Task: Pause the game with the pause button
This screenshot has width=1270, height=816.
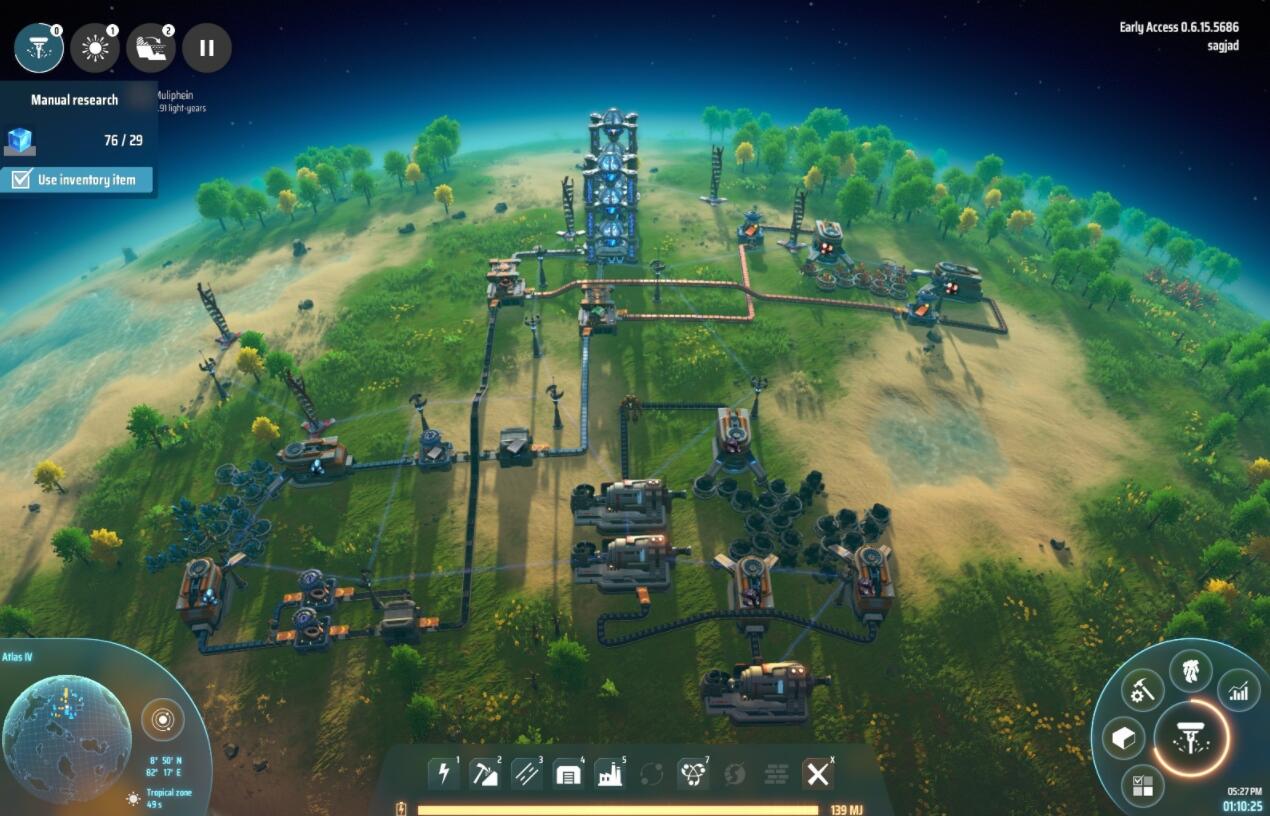Action: [207, 48]
